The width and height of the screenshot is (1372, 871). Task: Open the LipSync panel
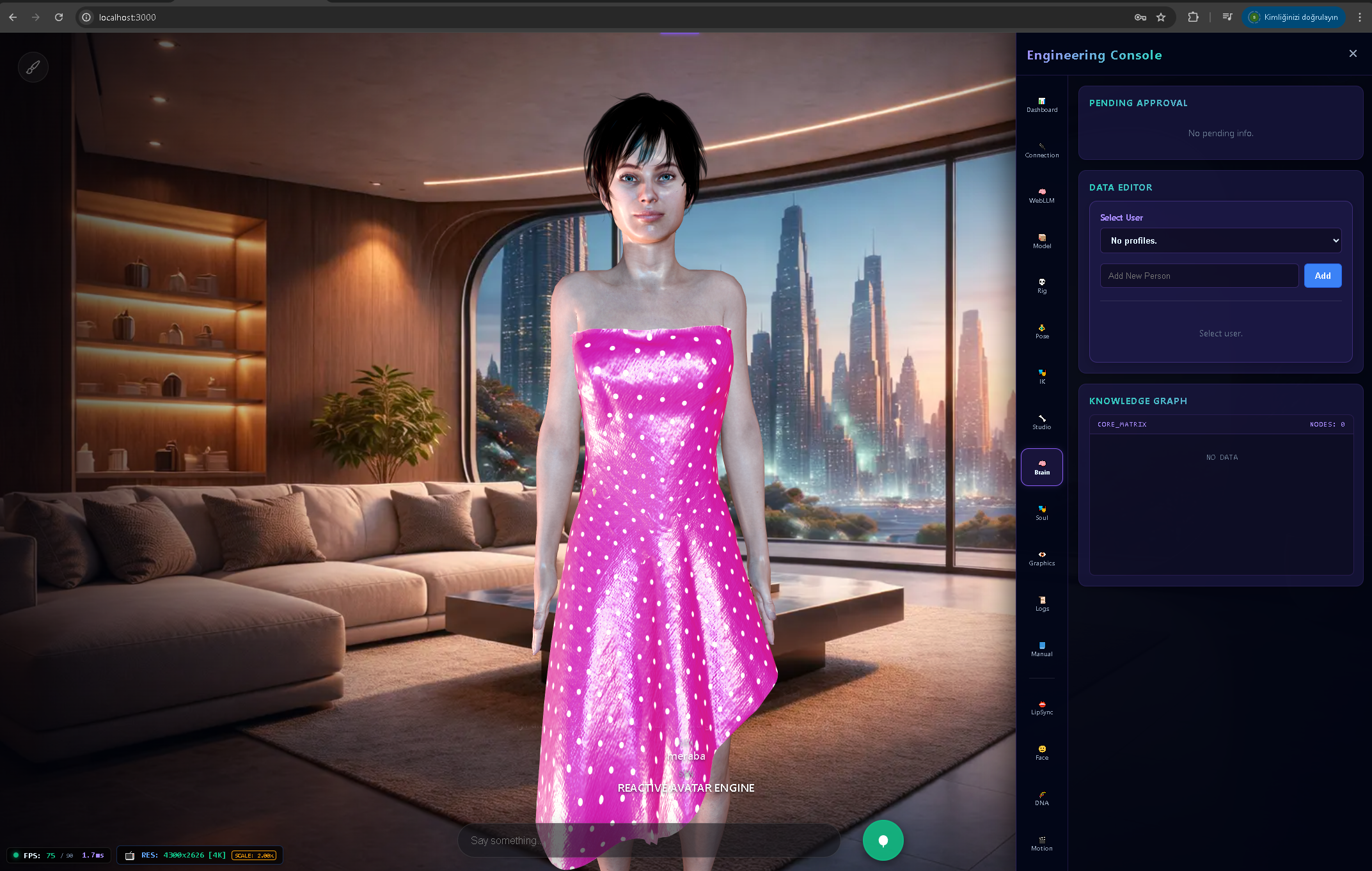point(1041,707)
